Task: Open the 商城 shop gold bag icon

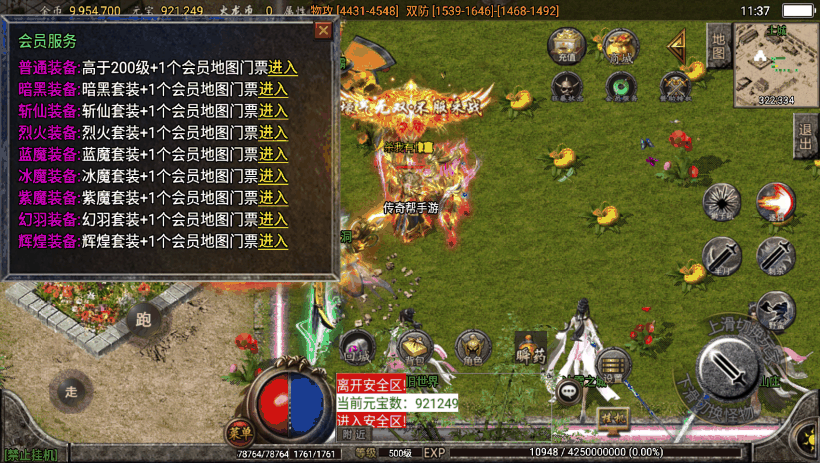Action: 621,47
